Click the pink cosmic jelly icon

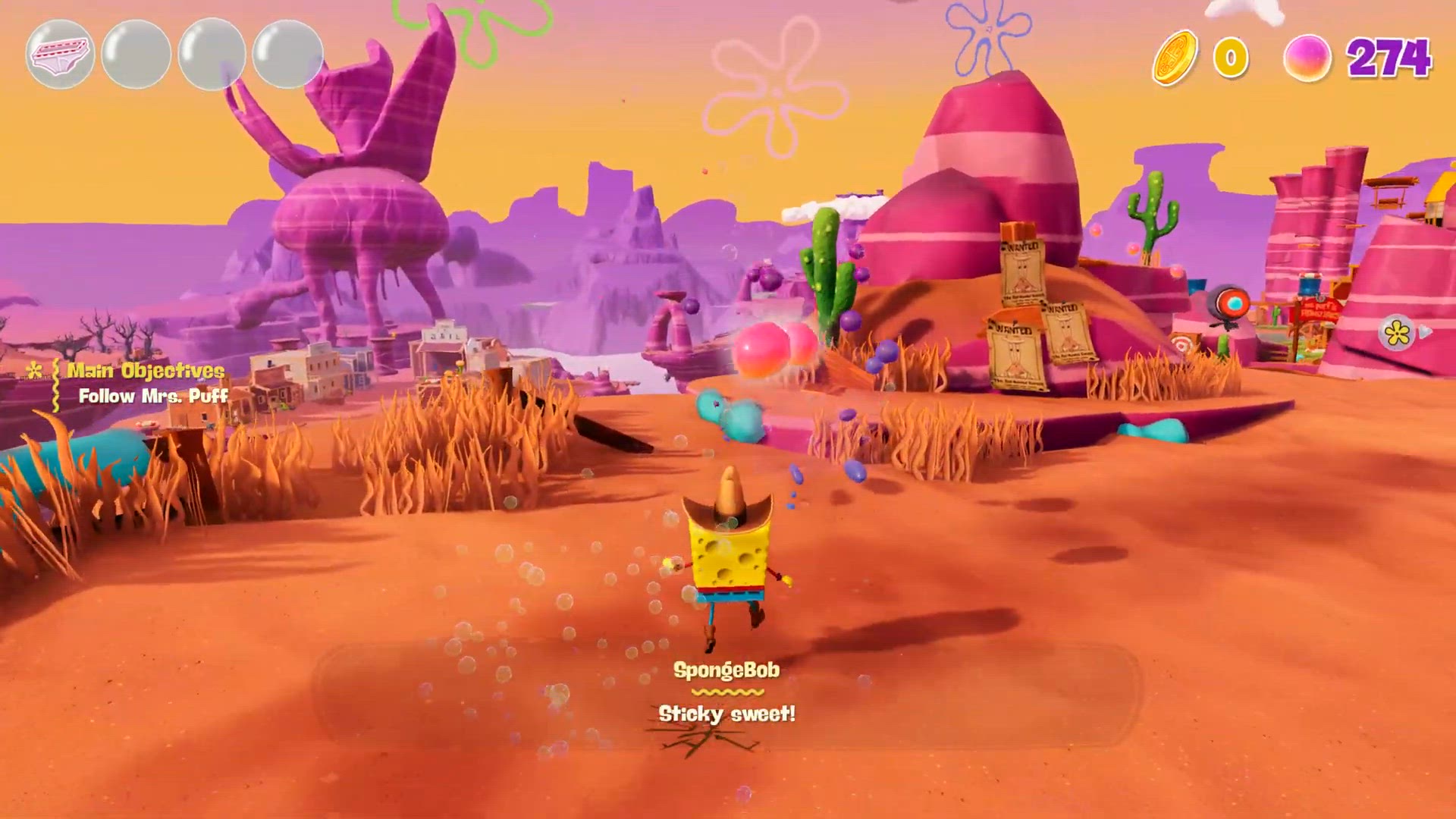tap(1307, 58)
